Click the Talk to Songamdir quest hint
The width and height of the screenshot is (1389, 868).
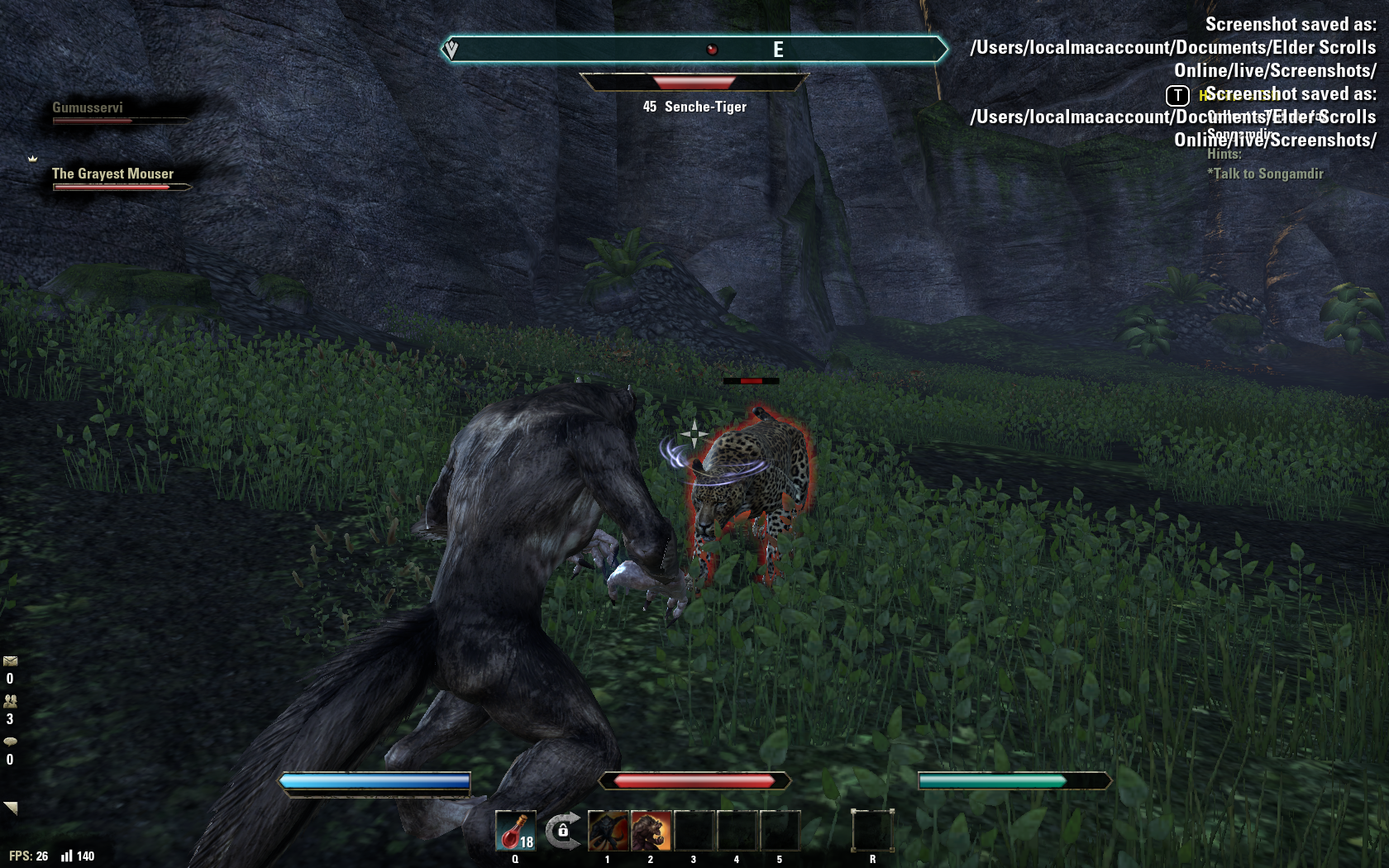pos(1265,174)
